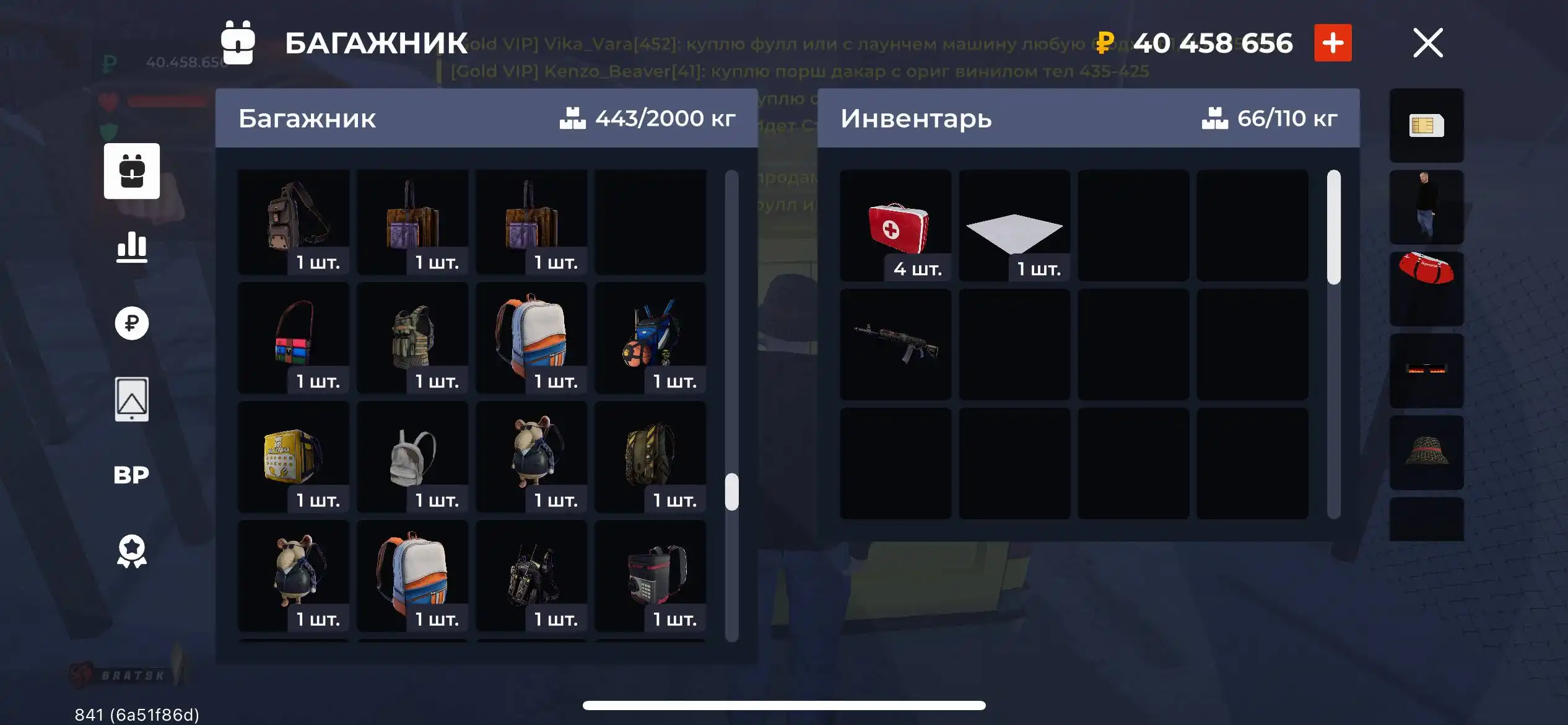Screen dimensions: 1568x725
Task: Close the trunk window with the X
Action: pyautogui.click(x=1427, y=43)
